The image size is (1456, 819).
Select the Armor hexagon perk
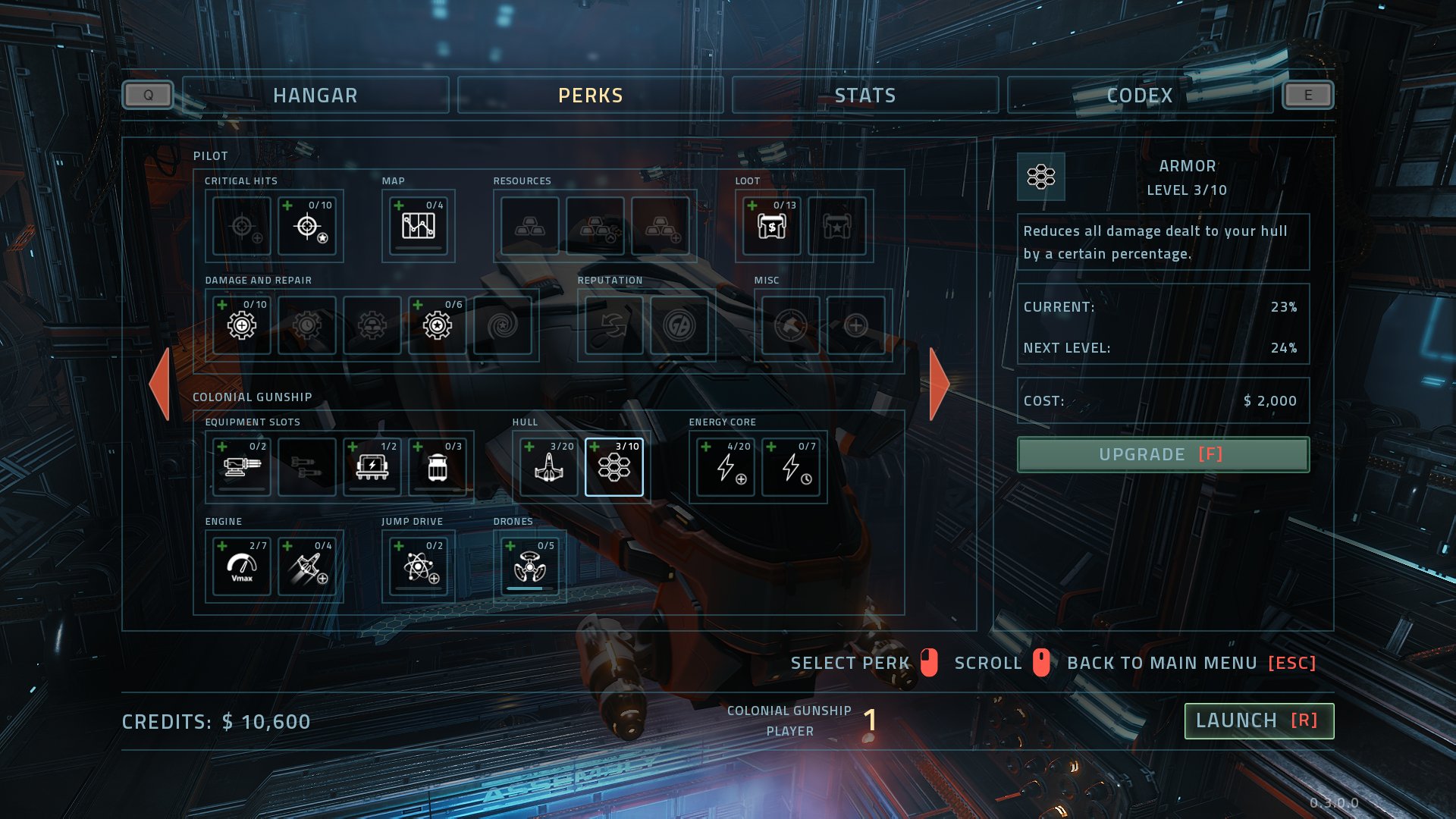615,466
